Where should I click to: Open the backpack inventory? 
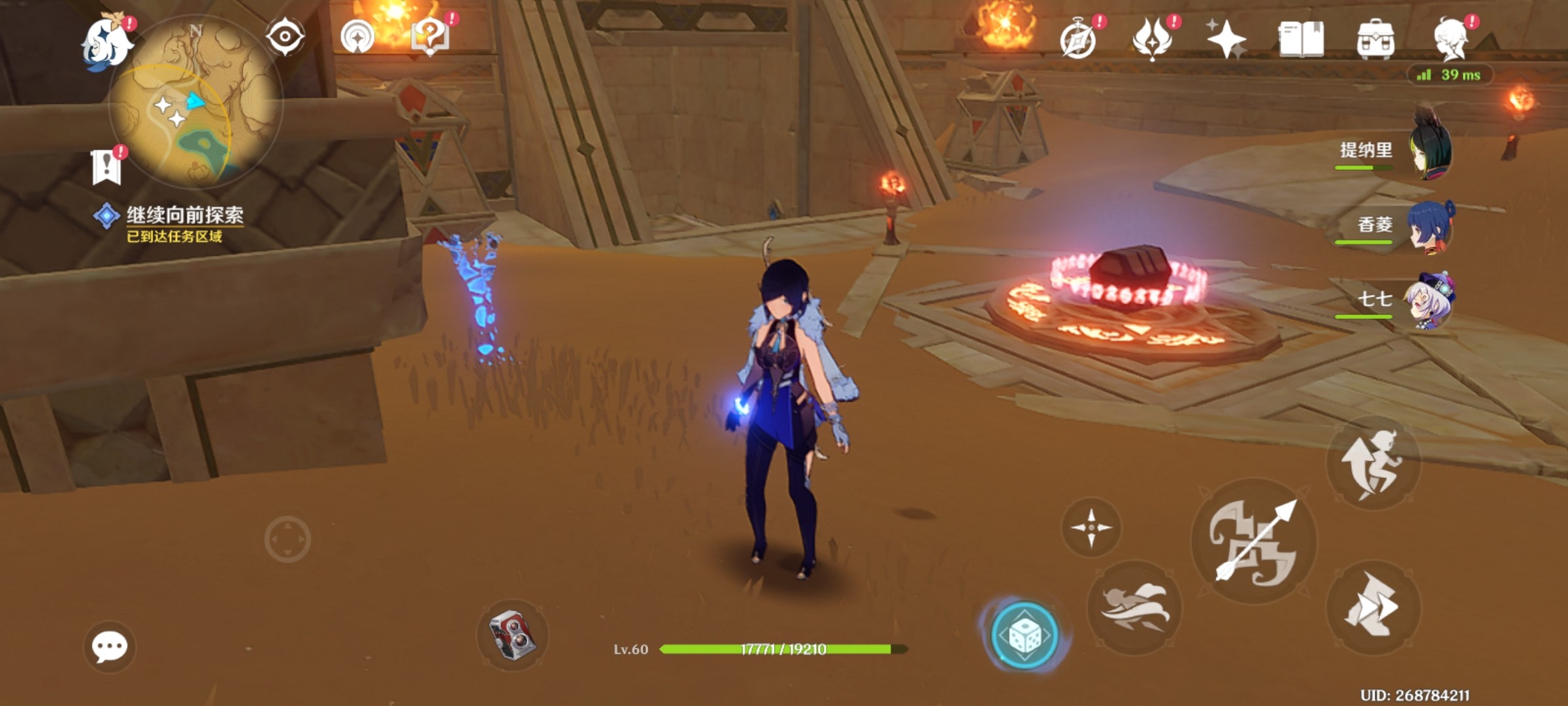pyautogui.click(x=1375, y=39)
